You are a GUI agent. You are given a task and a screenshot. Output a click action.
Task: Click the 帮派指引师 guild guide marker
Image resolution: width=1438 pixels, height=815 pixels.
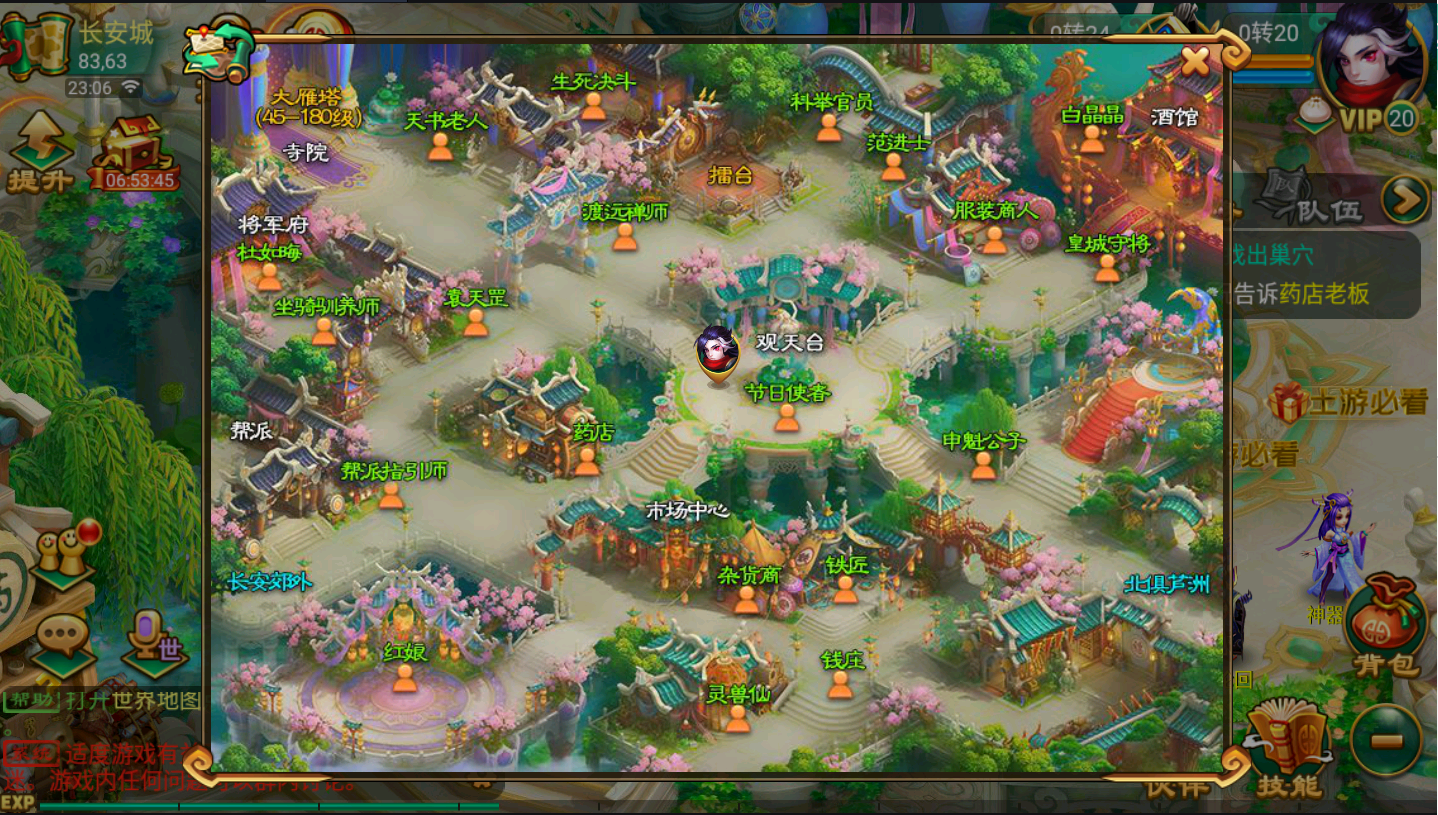[x=391, y=494]
